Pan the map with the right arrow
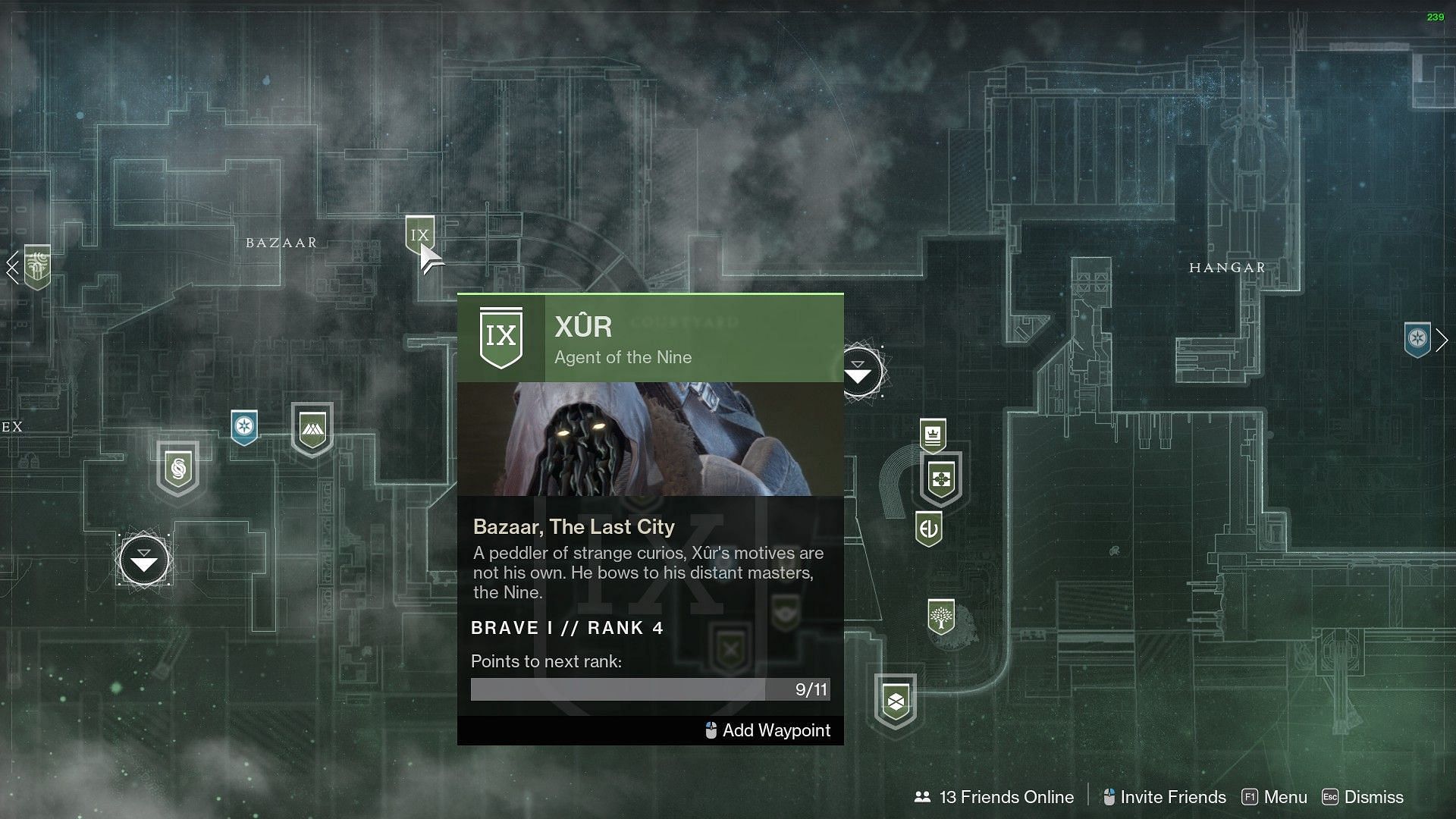Image resolution: width=1456 pixels, height=819 pixels. pos(1442,340)
